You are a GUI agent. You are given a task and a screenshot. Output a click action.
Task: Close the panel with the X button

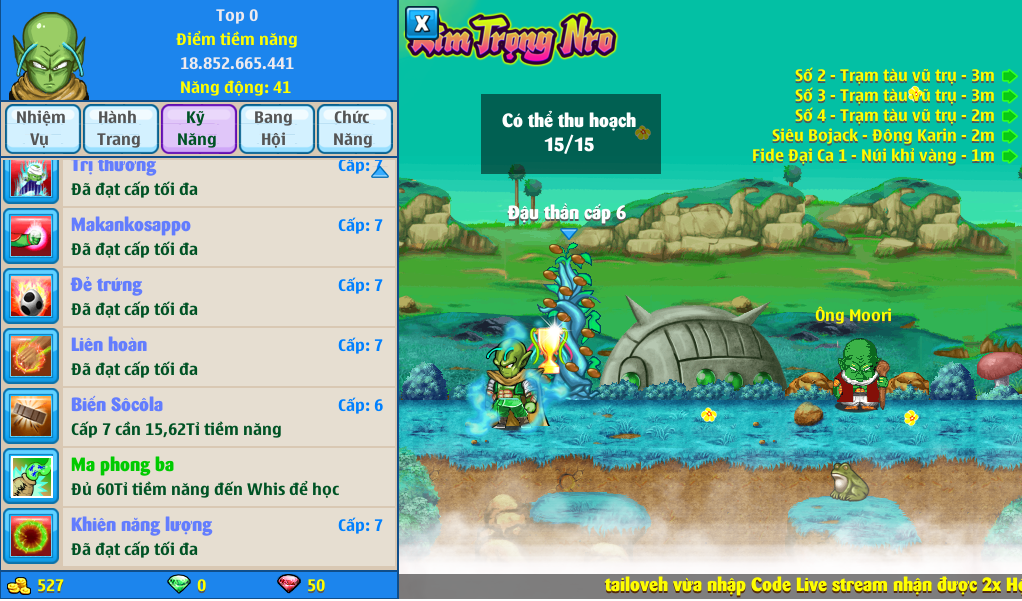[422, 23]
